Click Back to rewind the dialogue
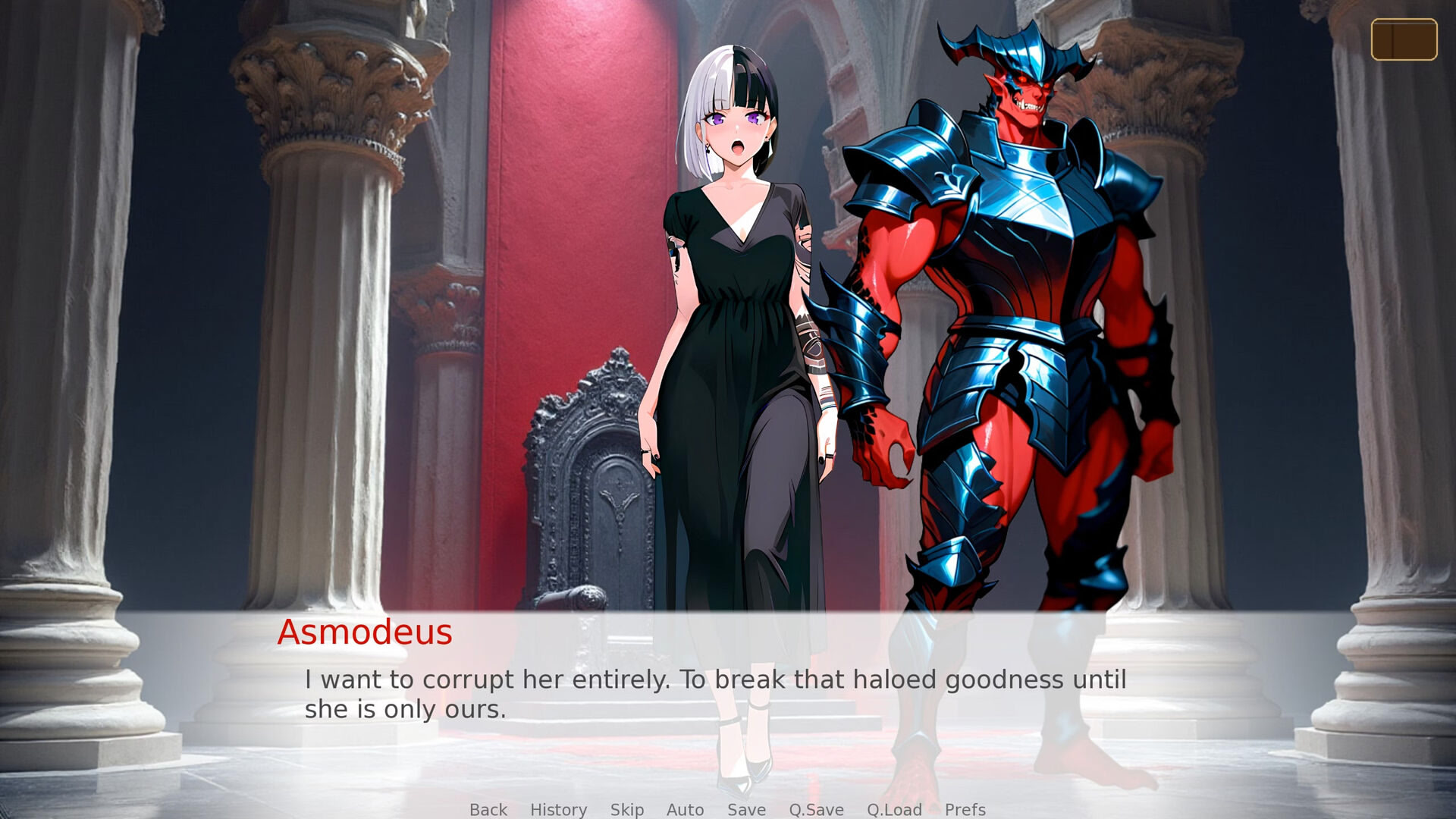 [488, 810]
